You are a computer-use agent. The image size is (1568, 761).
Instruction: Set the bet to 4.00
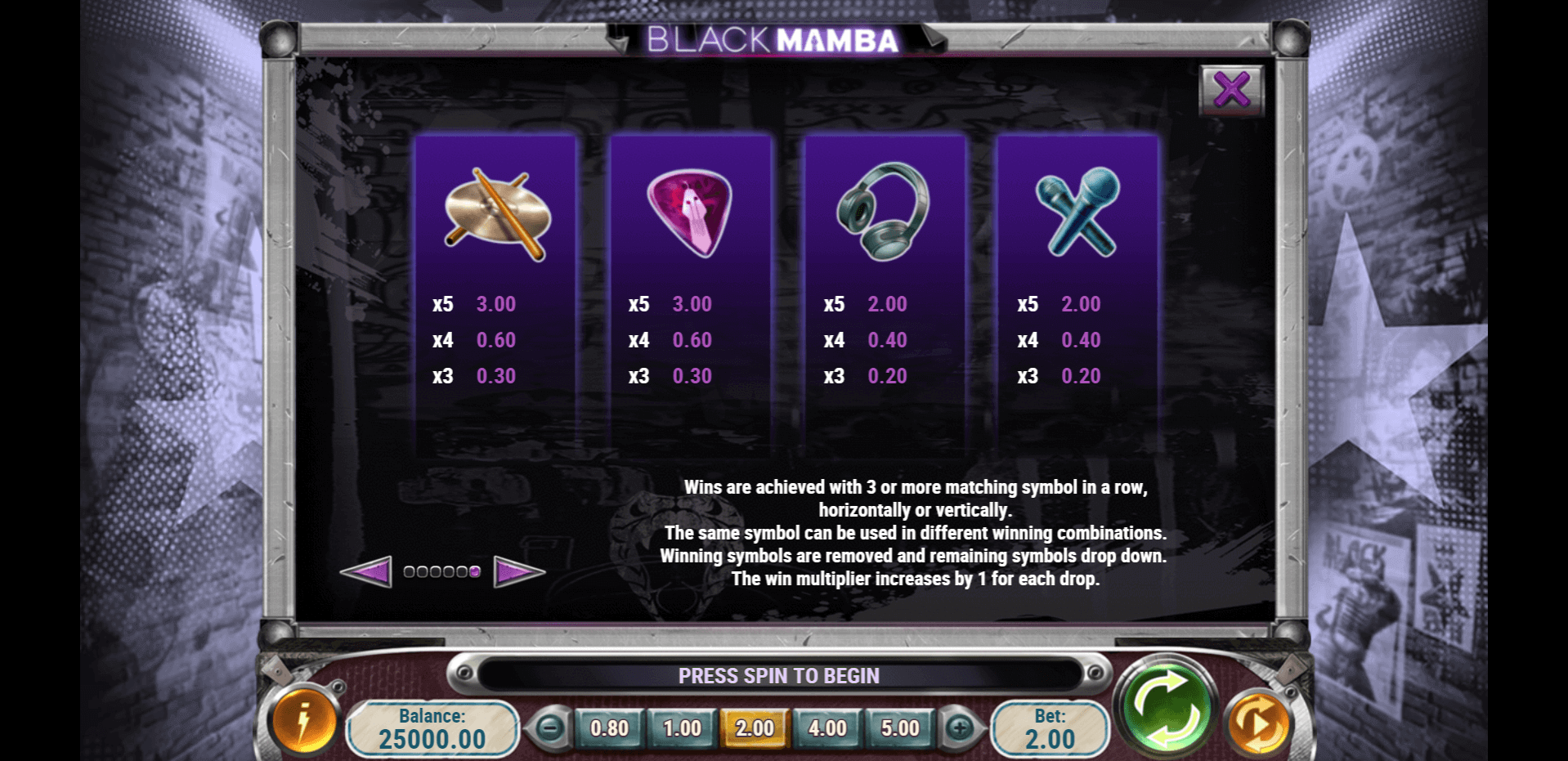(x=827, y=727)
